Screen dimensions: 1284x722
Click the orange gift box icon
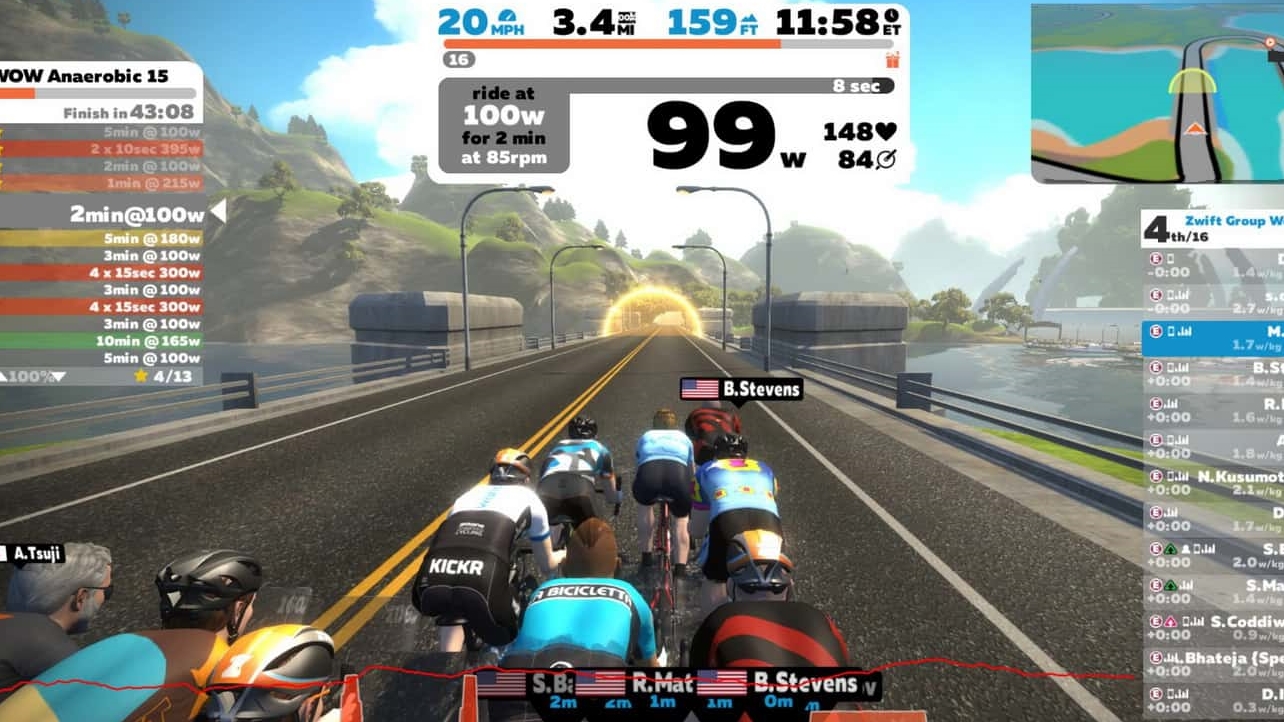(892, 60)
